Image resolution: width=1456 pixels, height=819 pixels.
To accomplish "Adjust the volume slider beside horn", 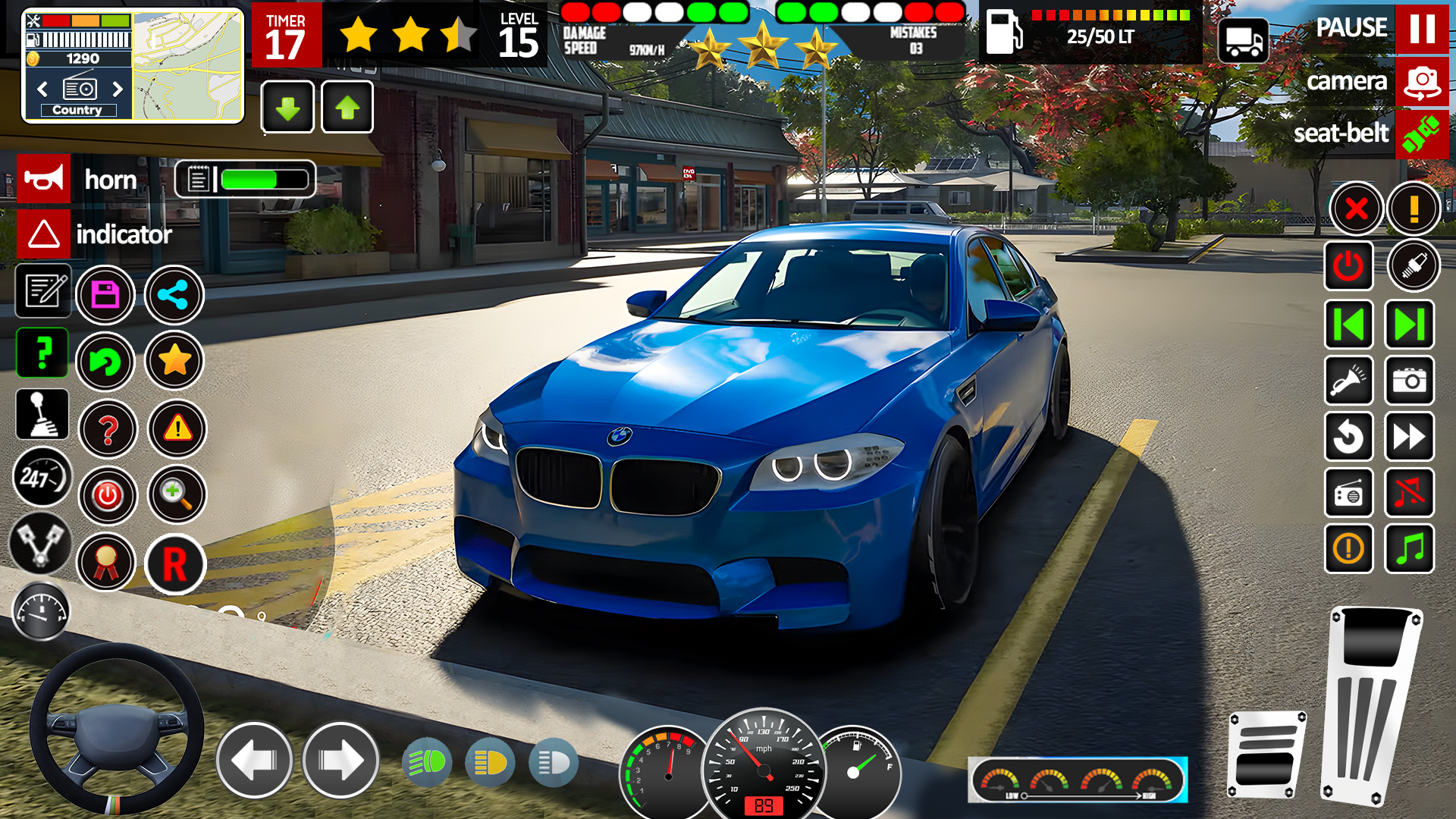I will [x=246, y=179].
